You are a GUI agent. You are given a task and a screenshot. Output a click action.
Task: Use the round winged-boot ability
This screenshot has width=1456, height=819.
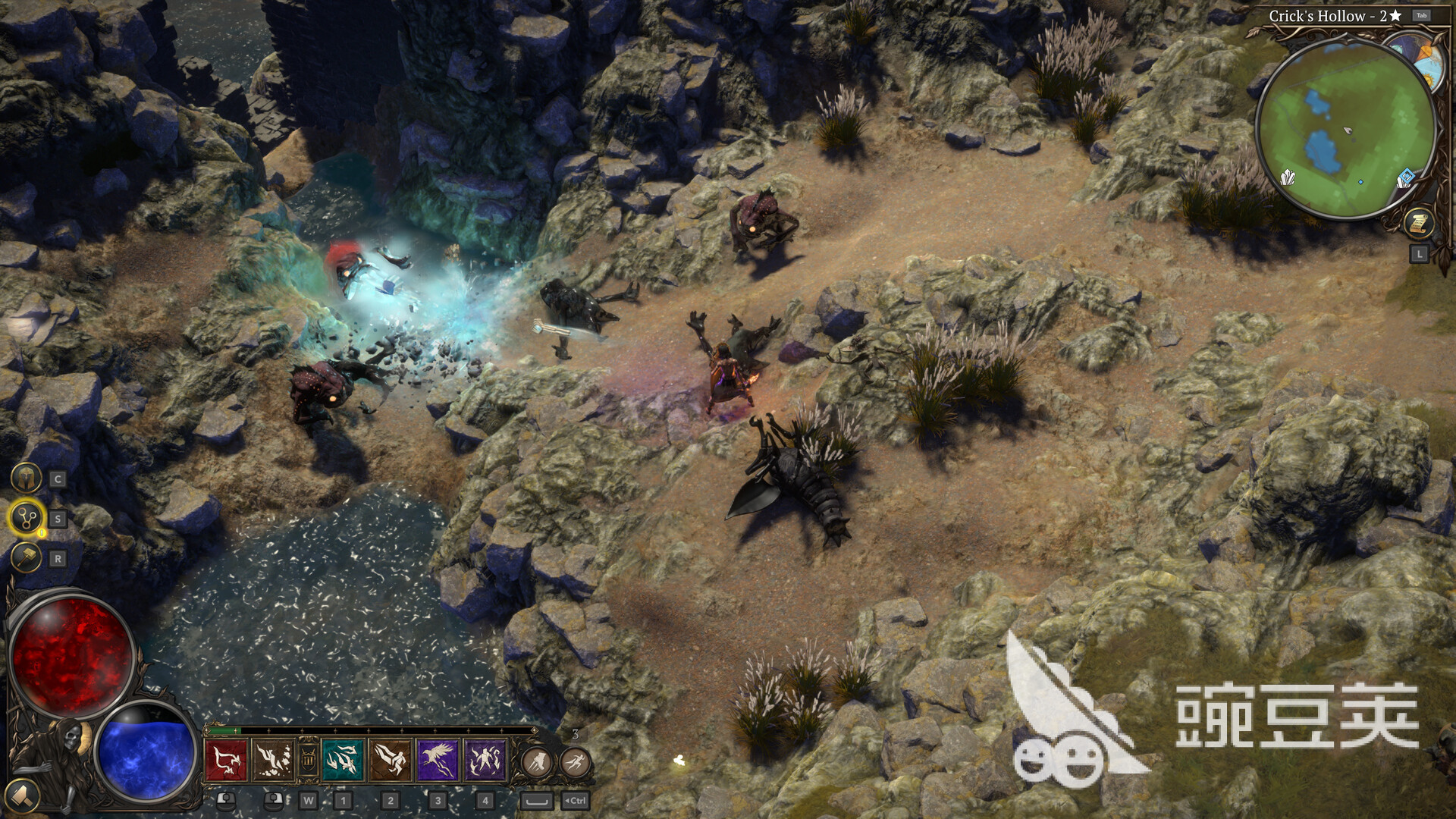[537, 761]
